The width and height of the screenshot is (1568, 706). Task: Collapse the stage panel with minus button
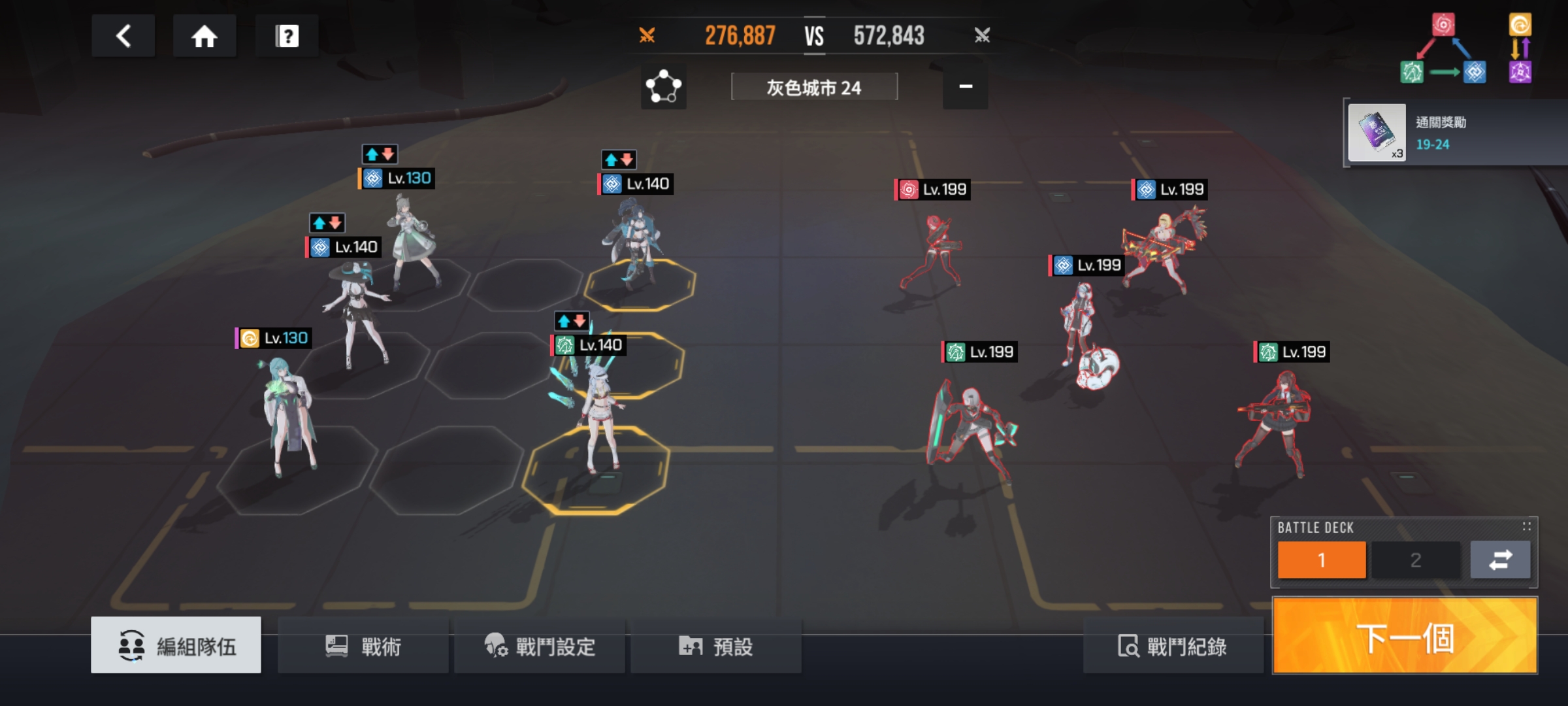coord(965,86)
